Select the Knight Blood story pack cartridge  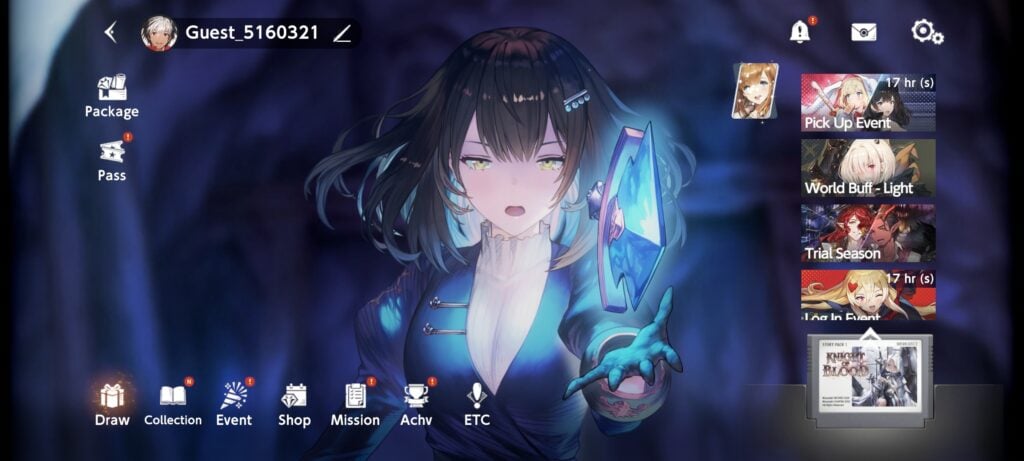[869, 380]
